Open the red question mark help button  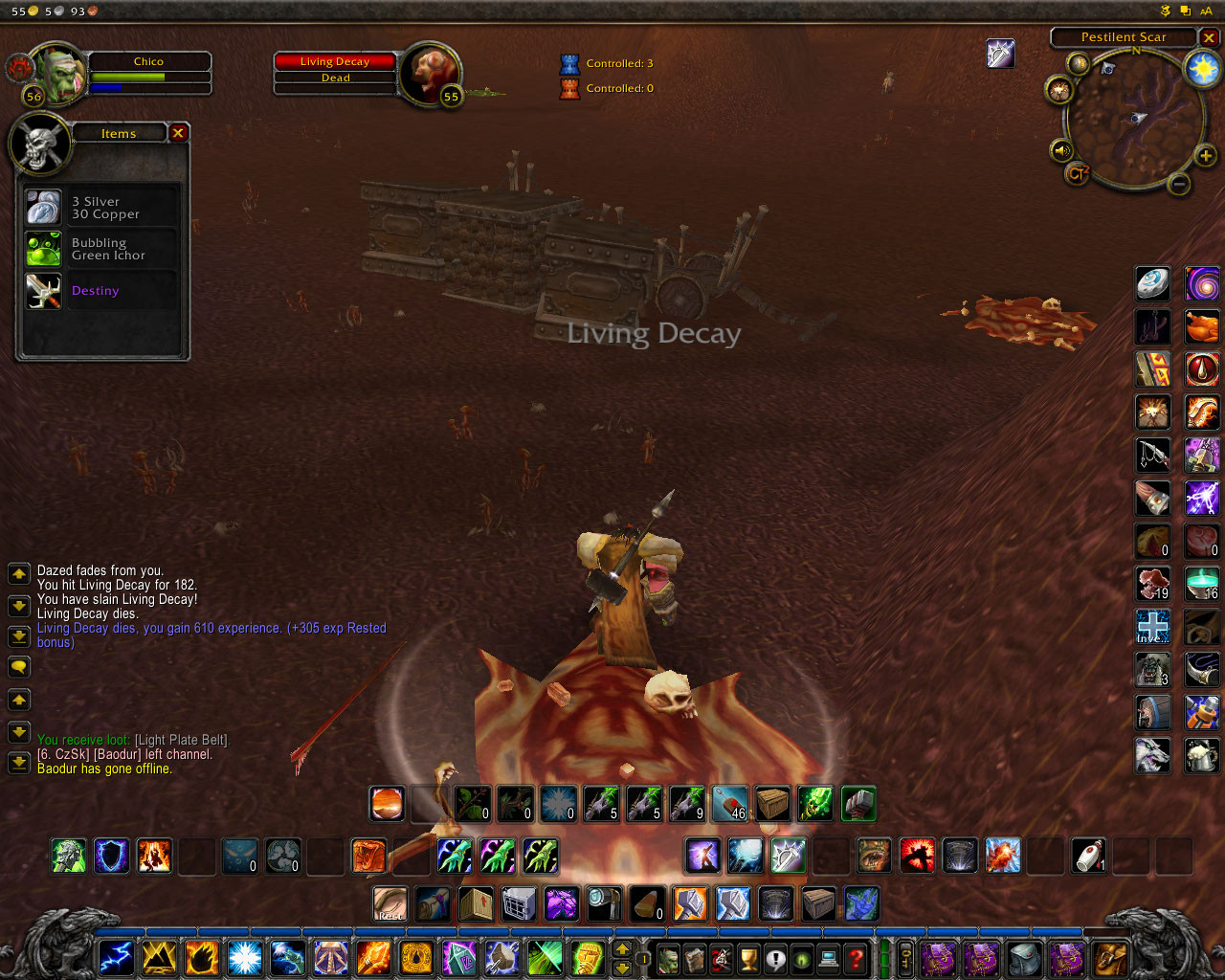[857, 957]
